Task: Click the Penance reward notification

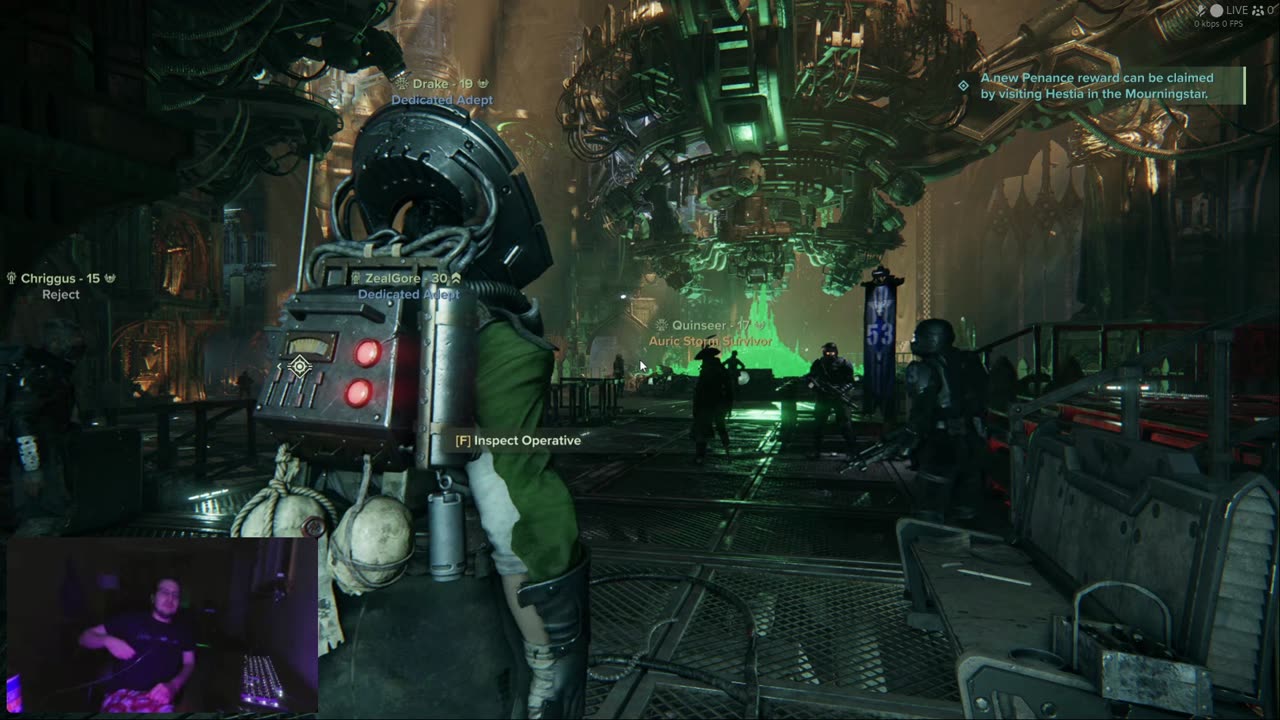Action: (1097, 86)
